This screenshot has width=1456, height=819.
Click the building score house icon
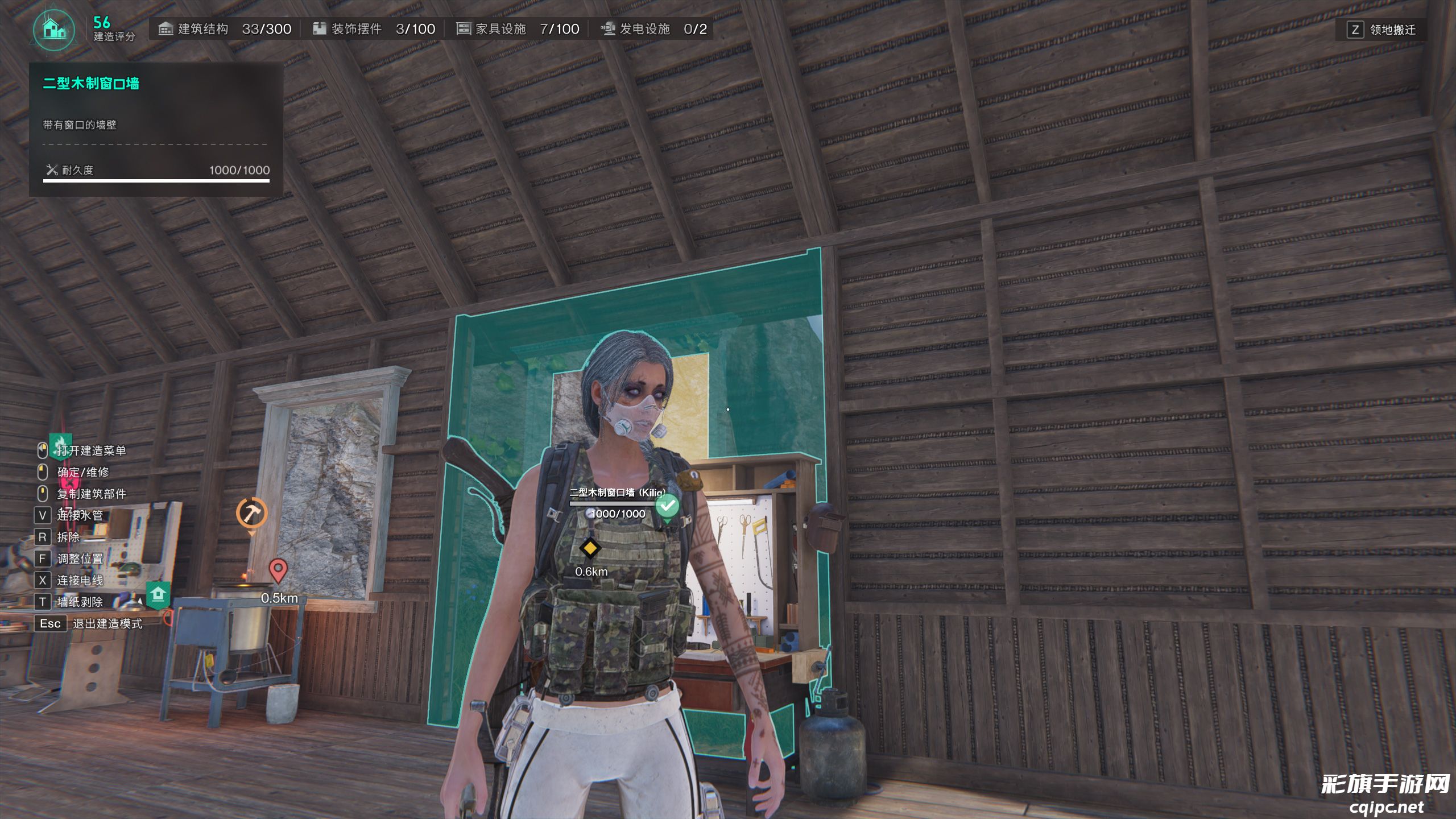tap(54, 28)
